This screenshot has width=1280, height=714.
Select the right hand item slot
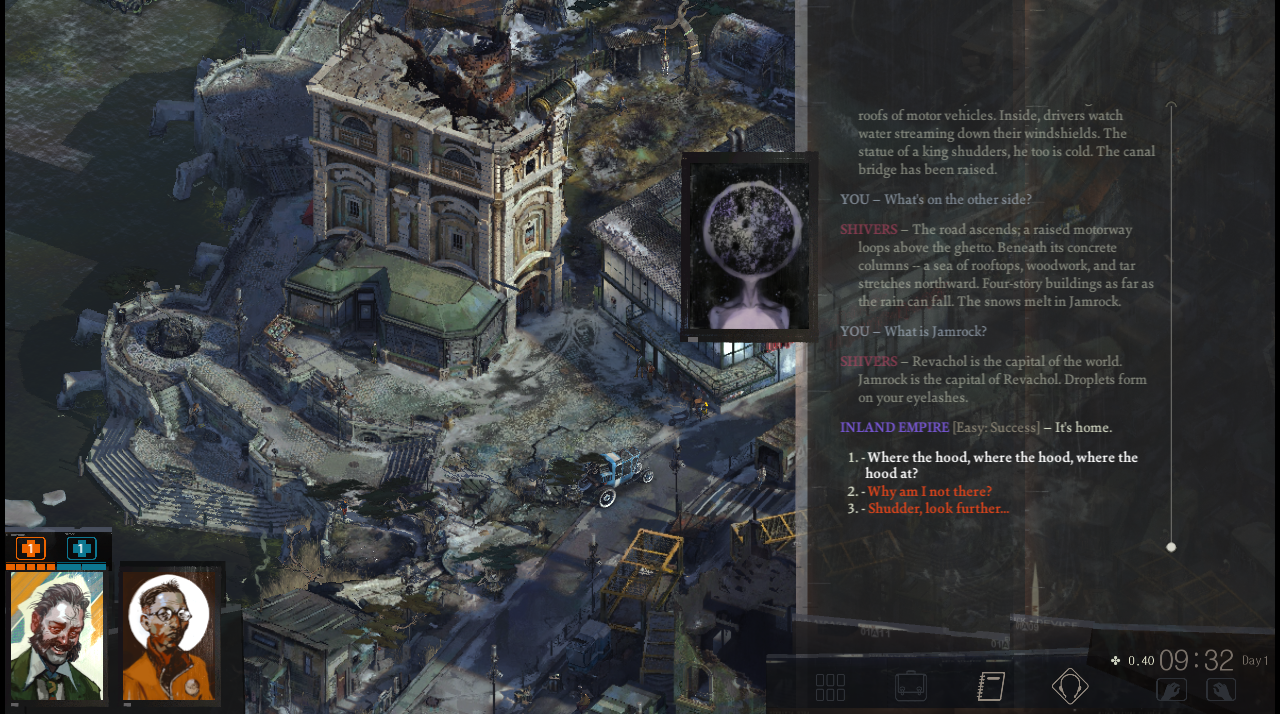coord(1220,689)
